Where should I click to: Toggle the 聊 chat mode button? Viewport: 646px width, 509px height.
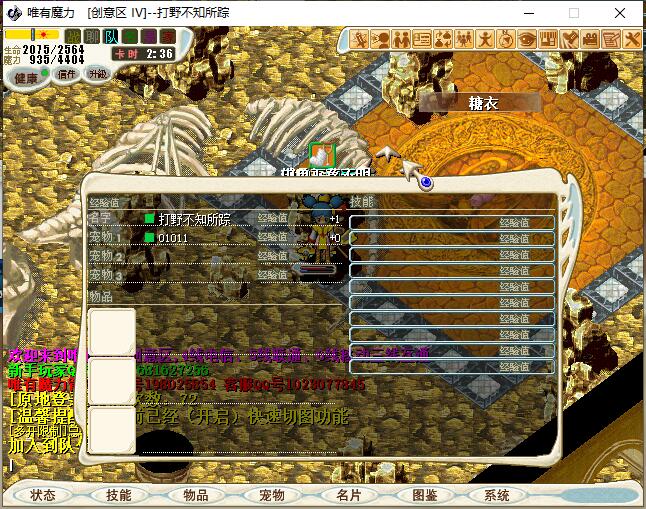point(92,37)
